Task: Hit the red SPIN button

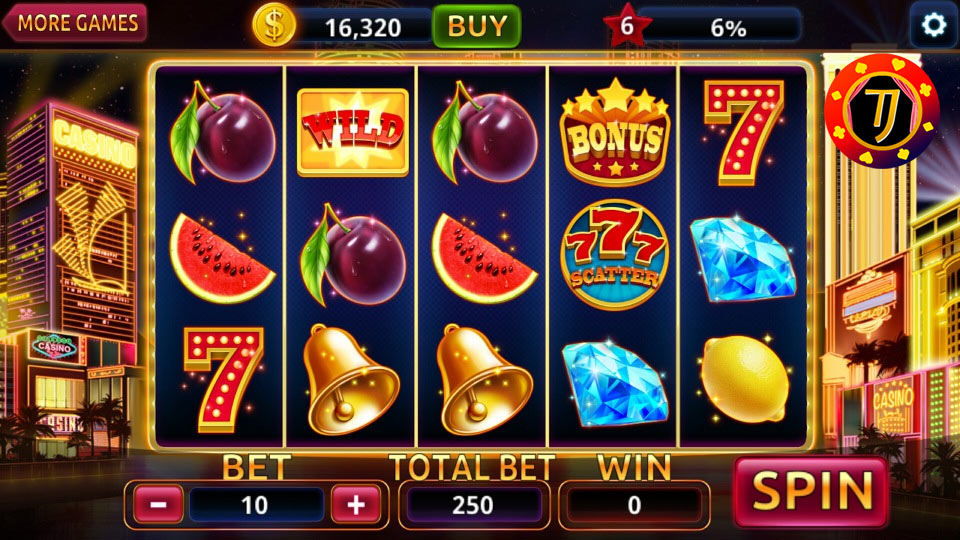Action: [811, 492]
